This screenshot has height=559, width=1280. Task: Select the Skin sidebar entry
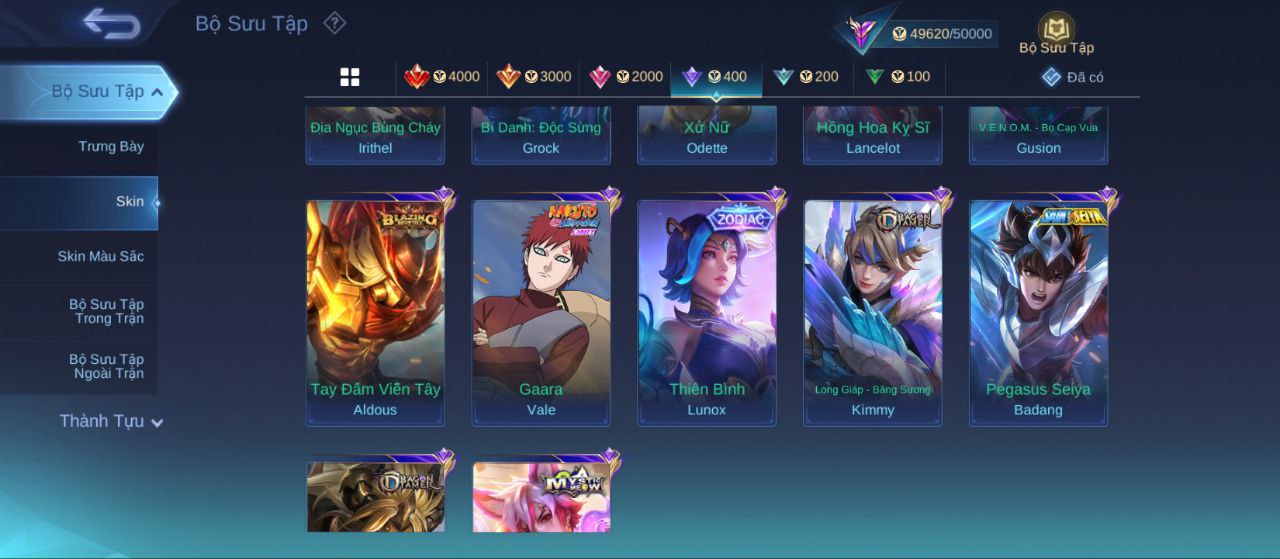point(129,202)
